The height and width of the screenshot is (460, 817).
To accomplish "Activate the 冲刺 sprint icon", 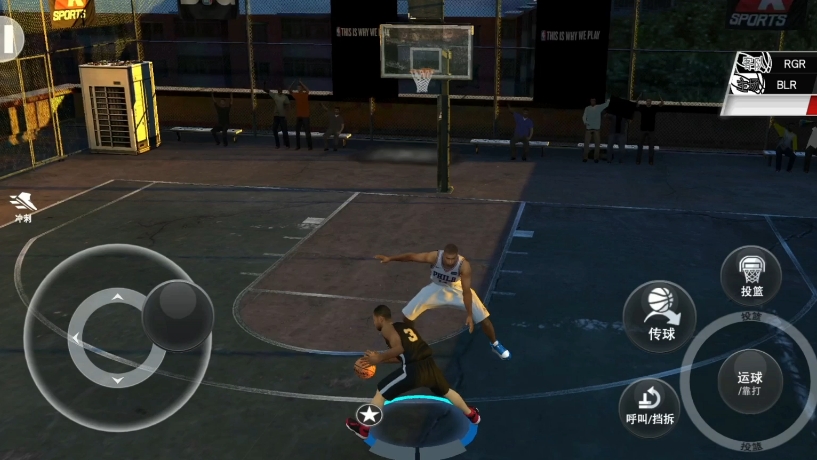I will pos(21,207).
